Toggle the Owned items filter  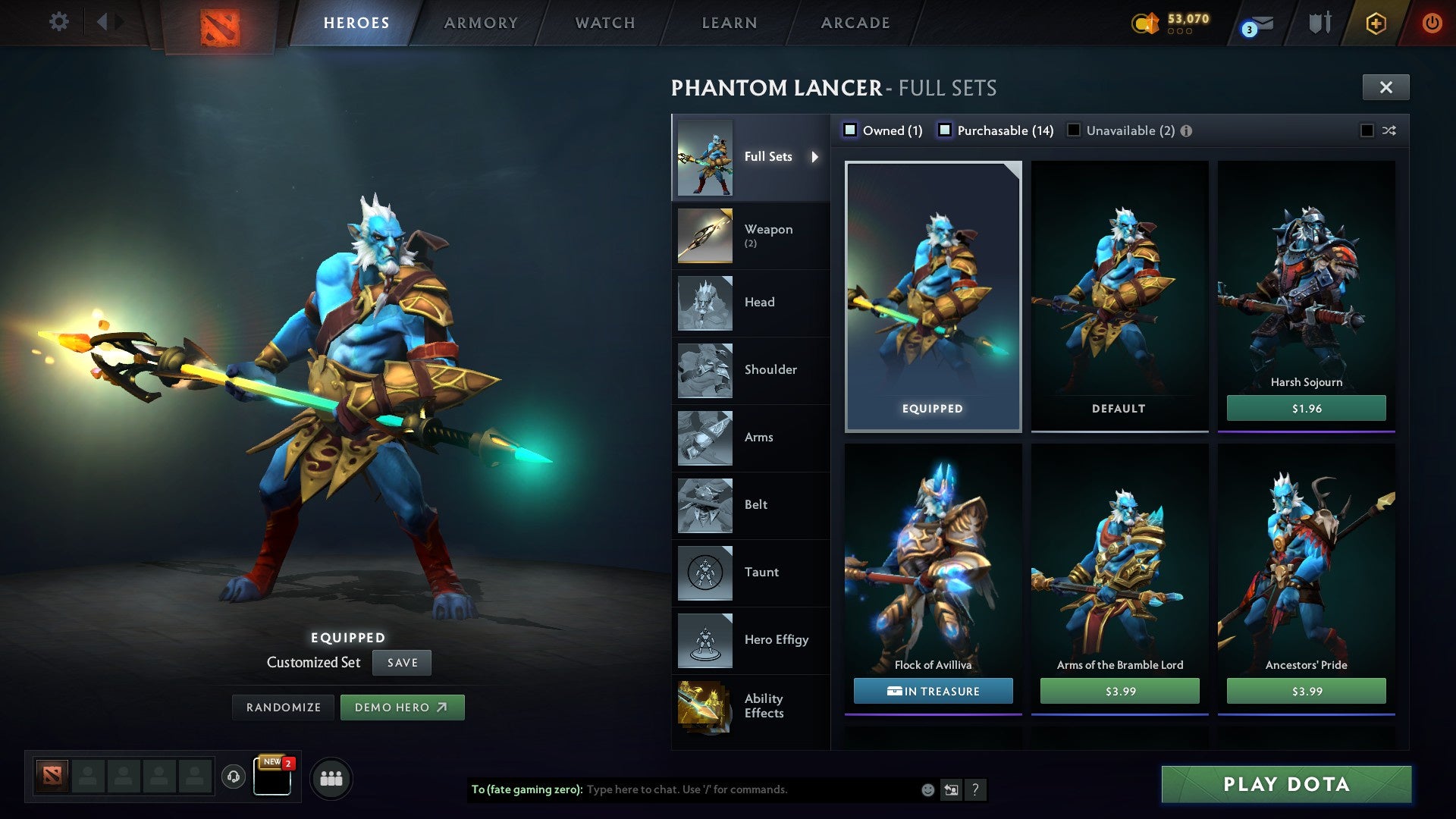click(x=851, y=130)
